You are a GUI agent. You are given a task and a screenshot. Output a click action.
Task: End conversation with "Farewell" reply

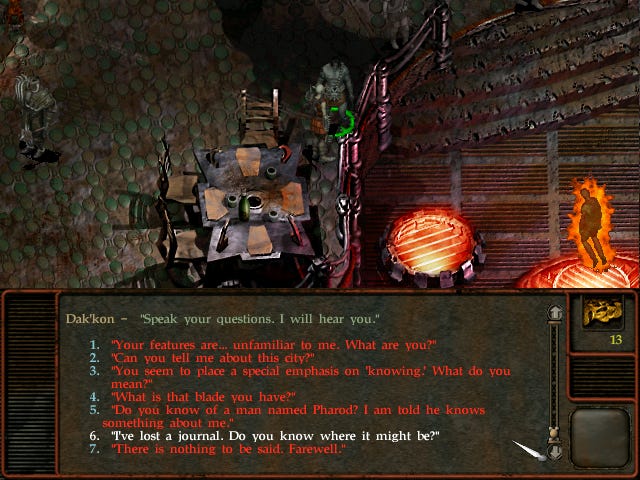coord(229,450)
